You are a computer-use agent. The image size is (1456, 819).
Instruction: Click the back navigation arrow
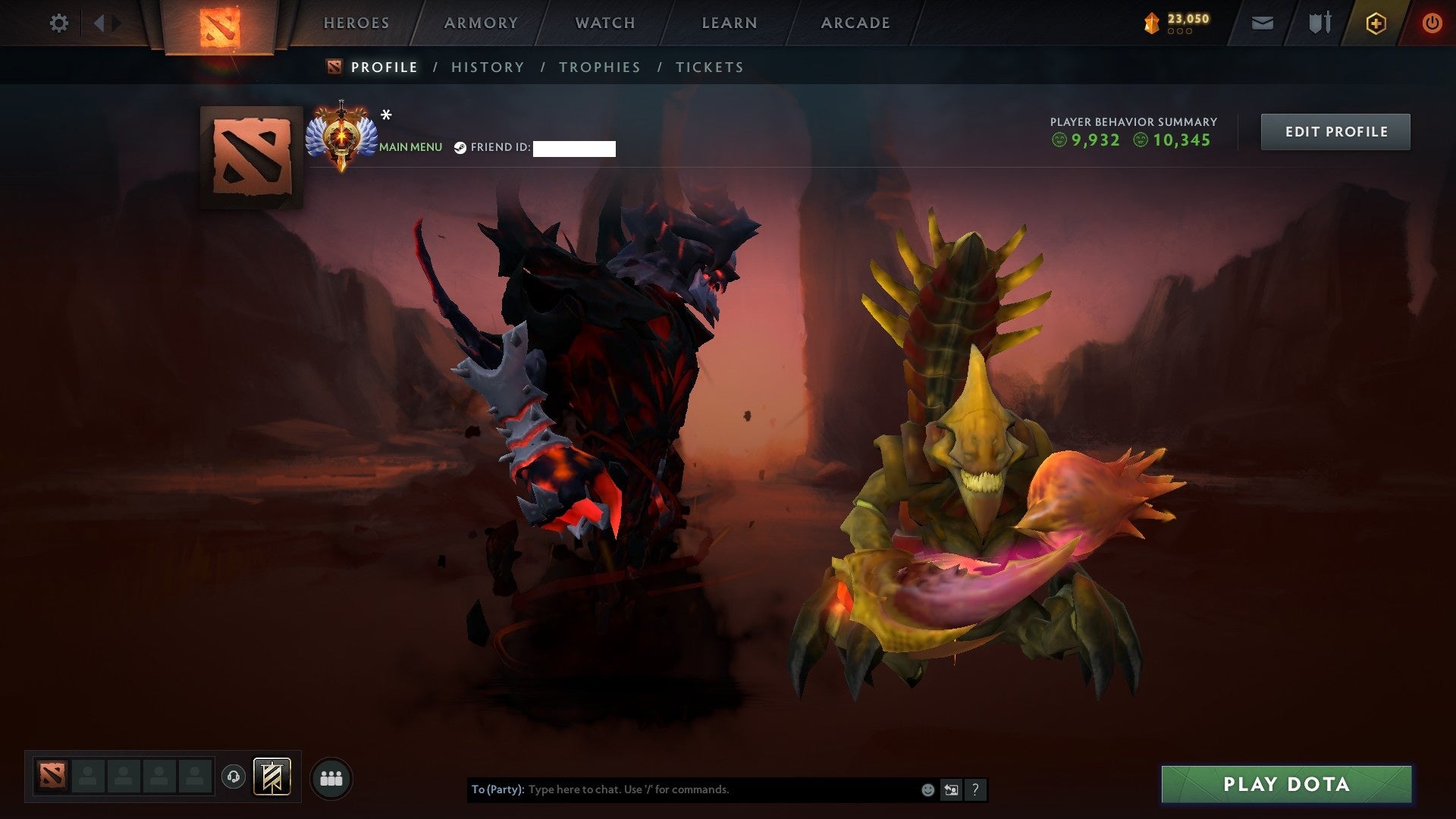(x=99, y=23)
